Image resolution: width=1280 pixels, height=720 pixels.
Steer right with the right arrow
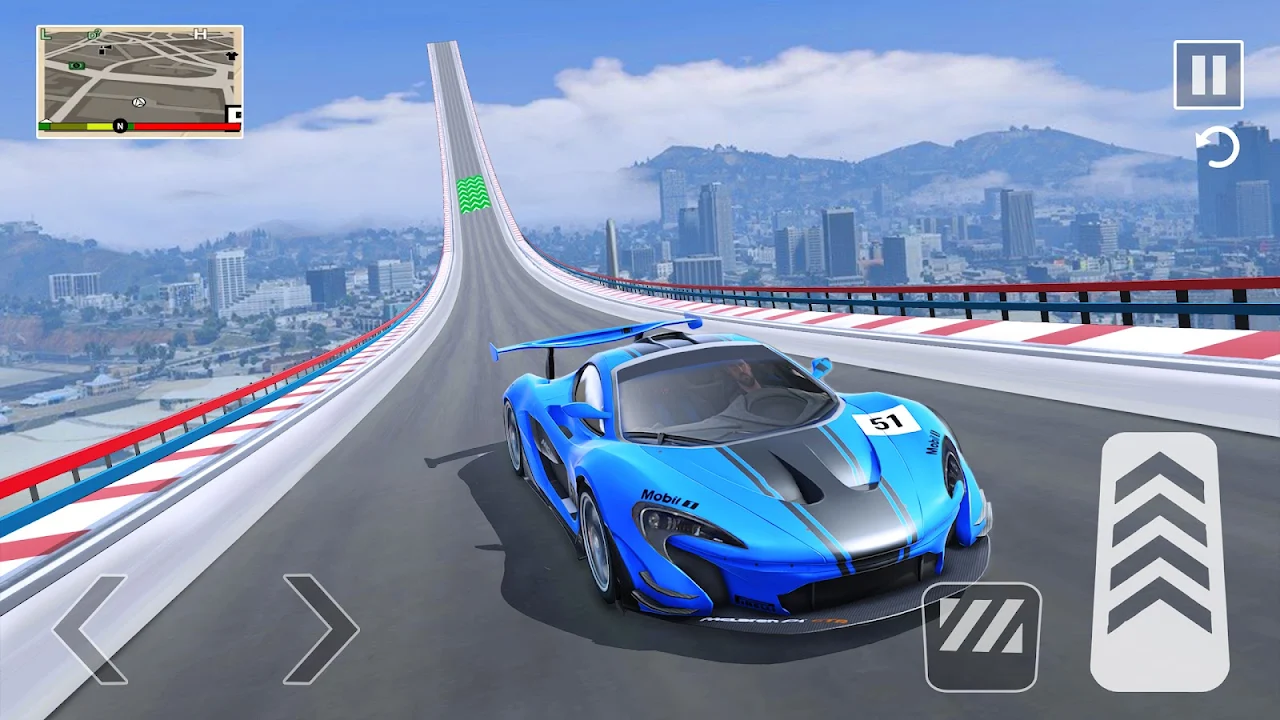[321, 629]
